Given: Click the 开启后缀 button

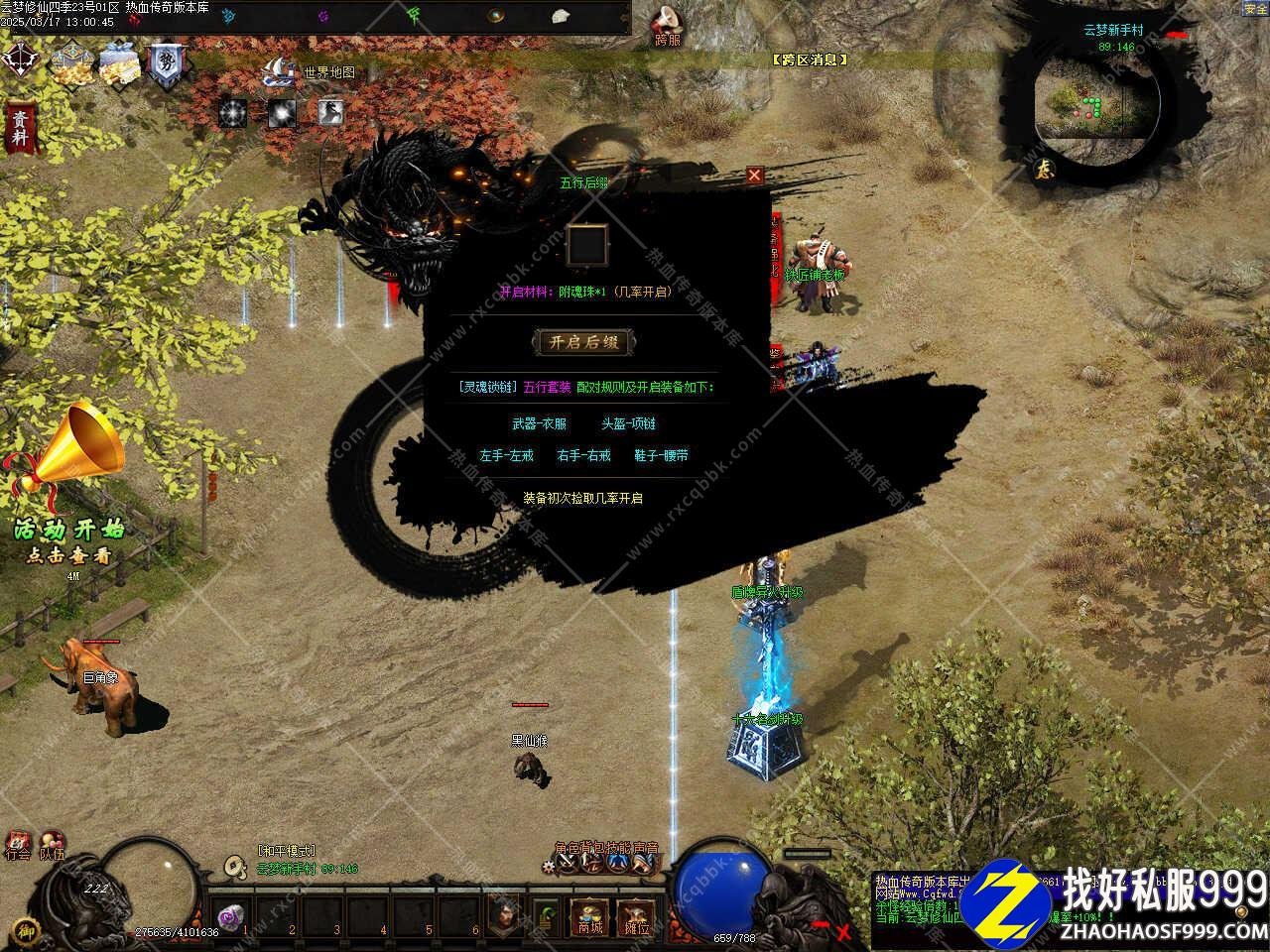Looking at the screenshot, I should (583, 342).
